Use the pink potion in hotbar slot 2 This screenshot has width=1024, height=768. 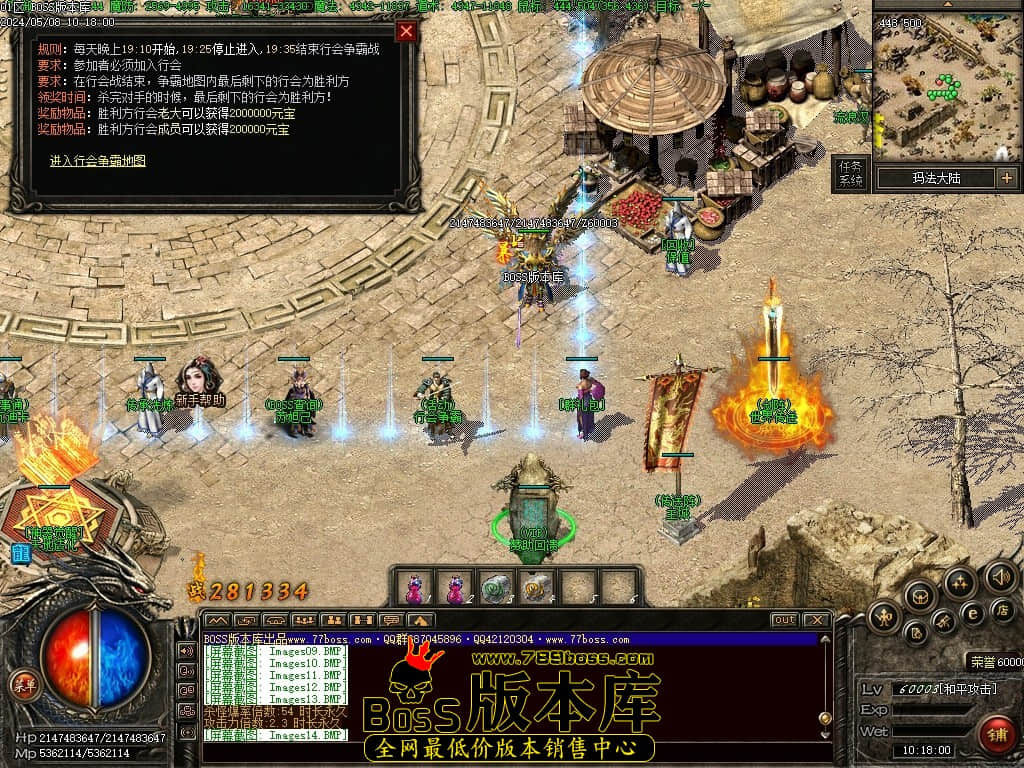(x=455, y=587)
